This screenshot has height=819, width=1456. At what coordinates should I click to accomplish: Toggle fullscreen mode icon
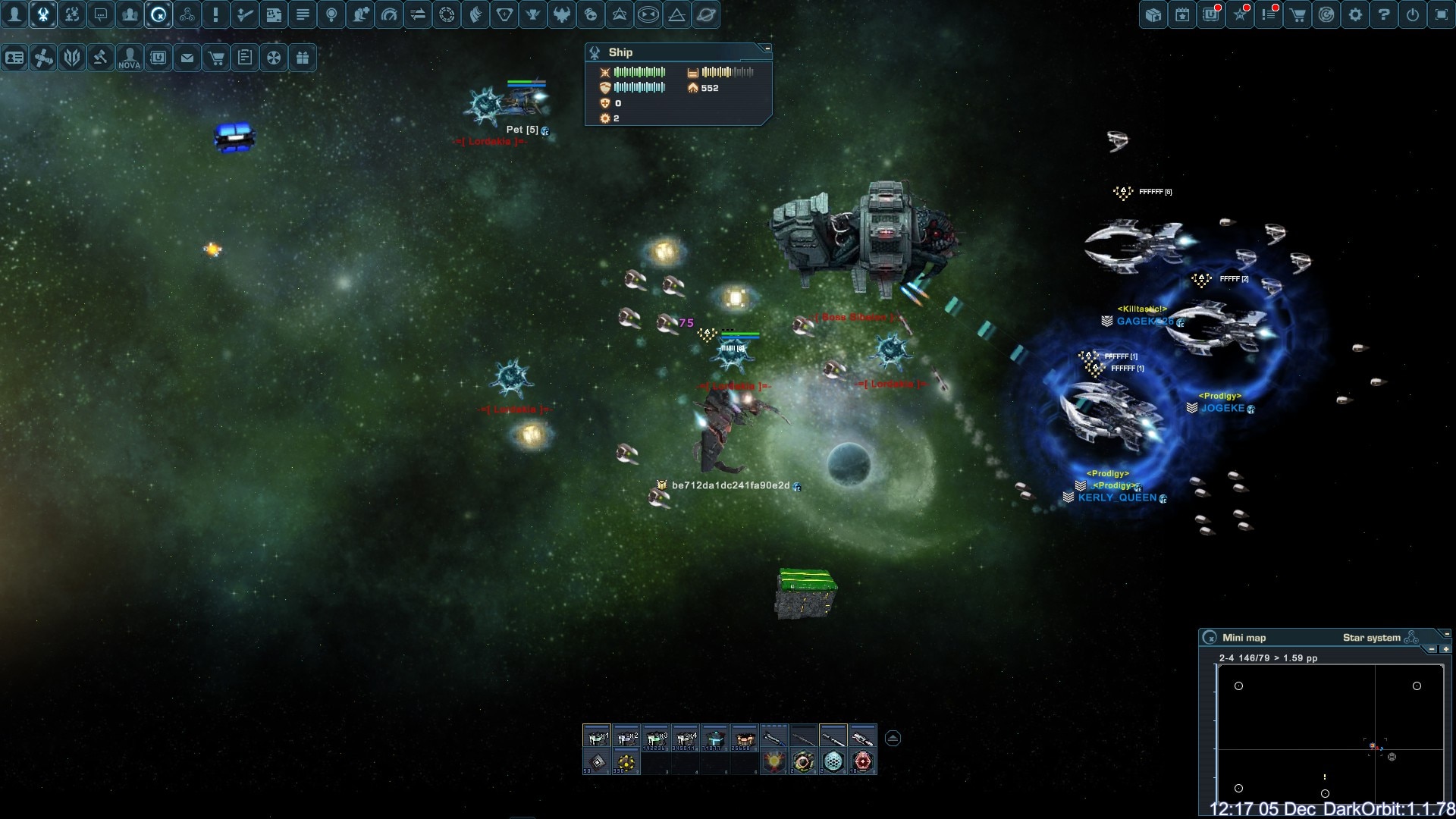point(1442,14)
